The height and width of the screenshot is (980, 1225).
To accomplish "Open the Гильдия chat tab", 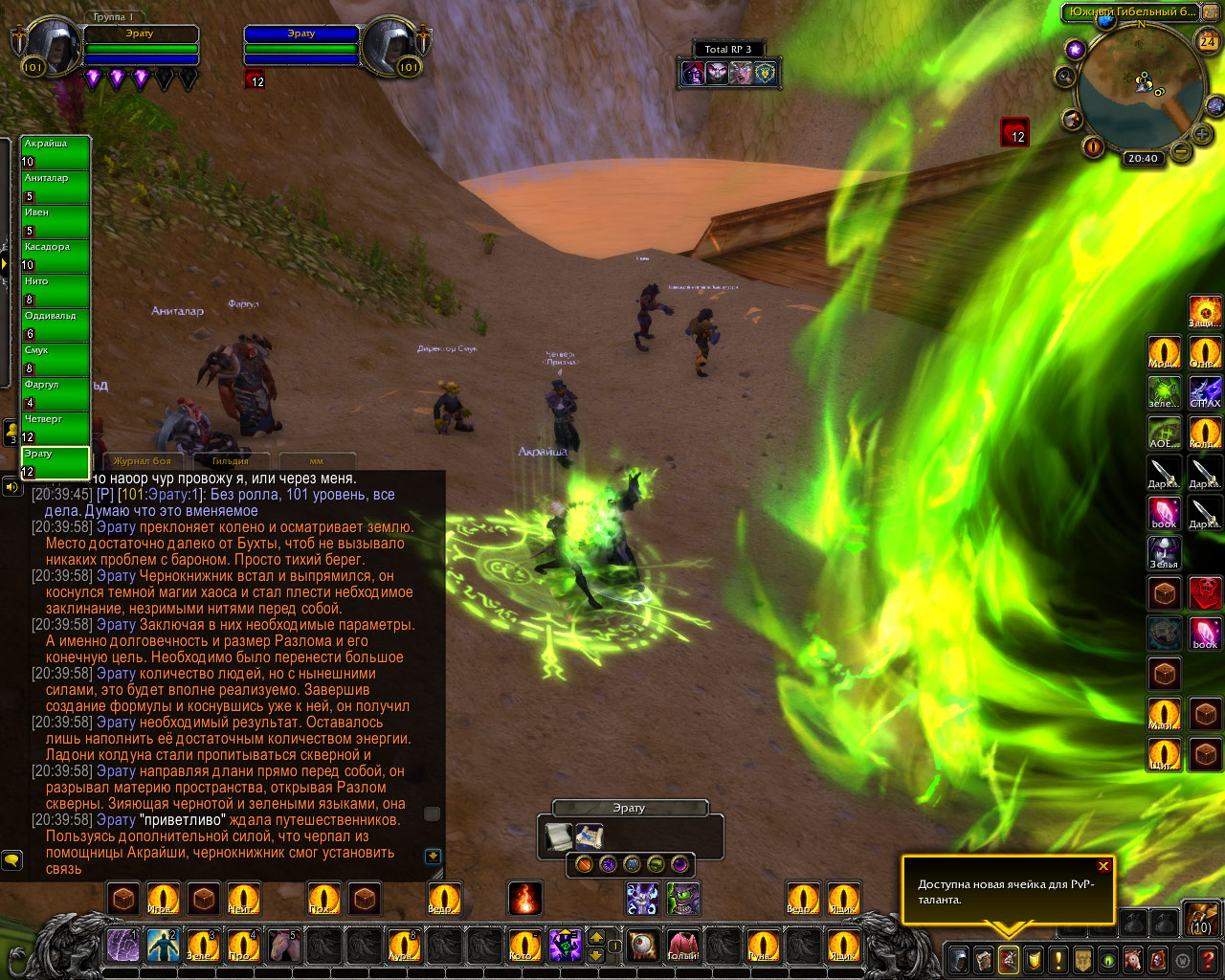I will pos(230,461).
